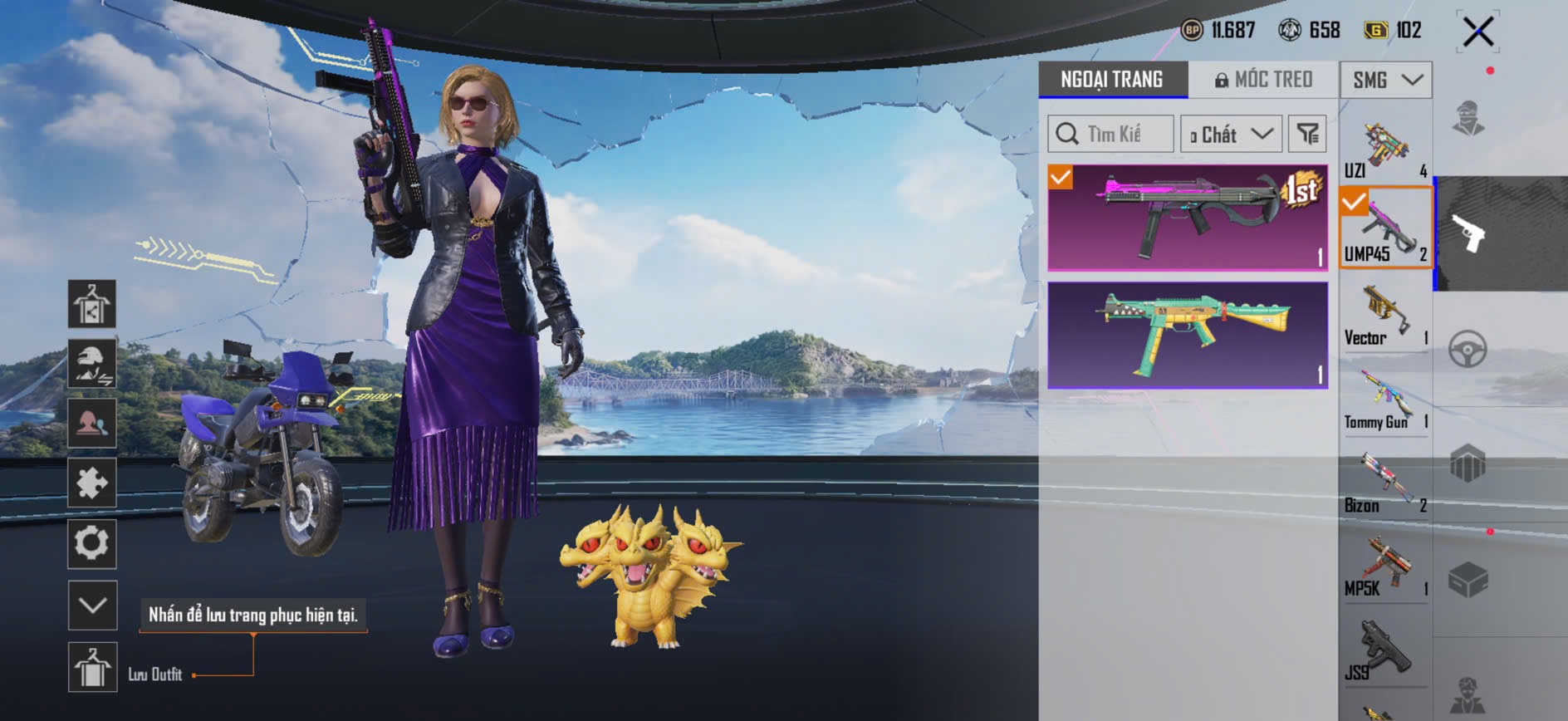
Task: Open the vehicle steering wheel category
Action: pyautogui.click(x=1468, y=349)
